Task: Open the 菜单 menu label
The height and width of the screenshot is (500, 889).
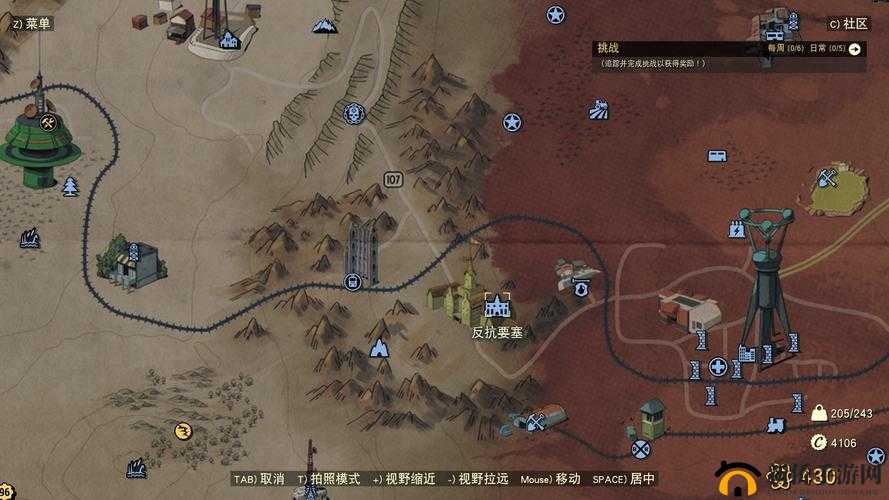Action: pyautogui.click(x=28, y=22)
